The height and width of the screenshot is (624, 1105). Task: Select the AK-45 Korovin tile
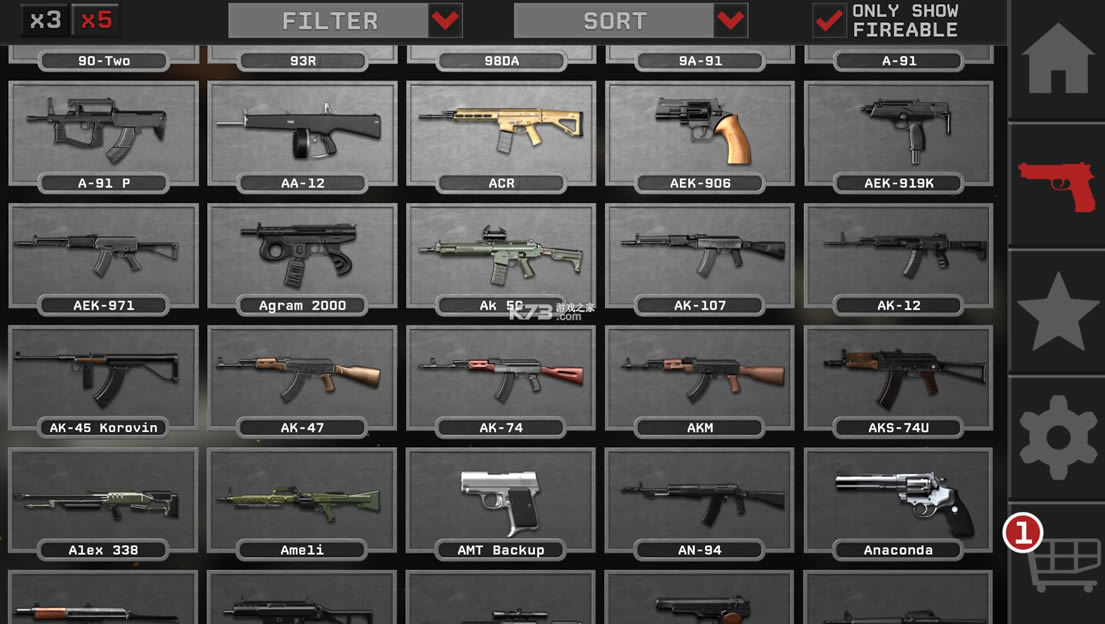tap(103, 379)
